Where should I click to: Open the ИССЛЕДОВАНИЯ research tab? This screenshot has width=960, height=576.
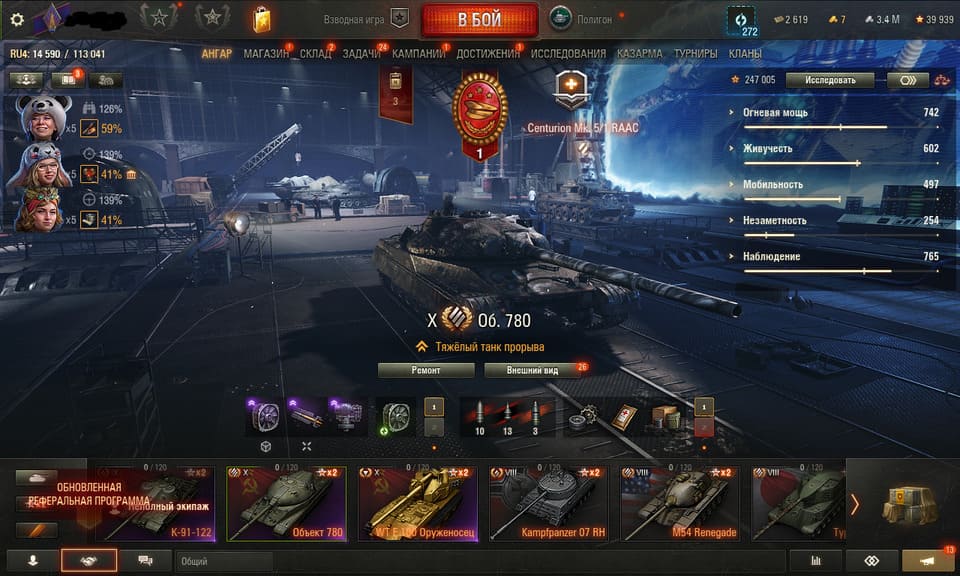tap(568, 53)
